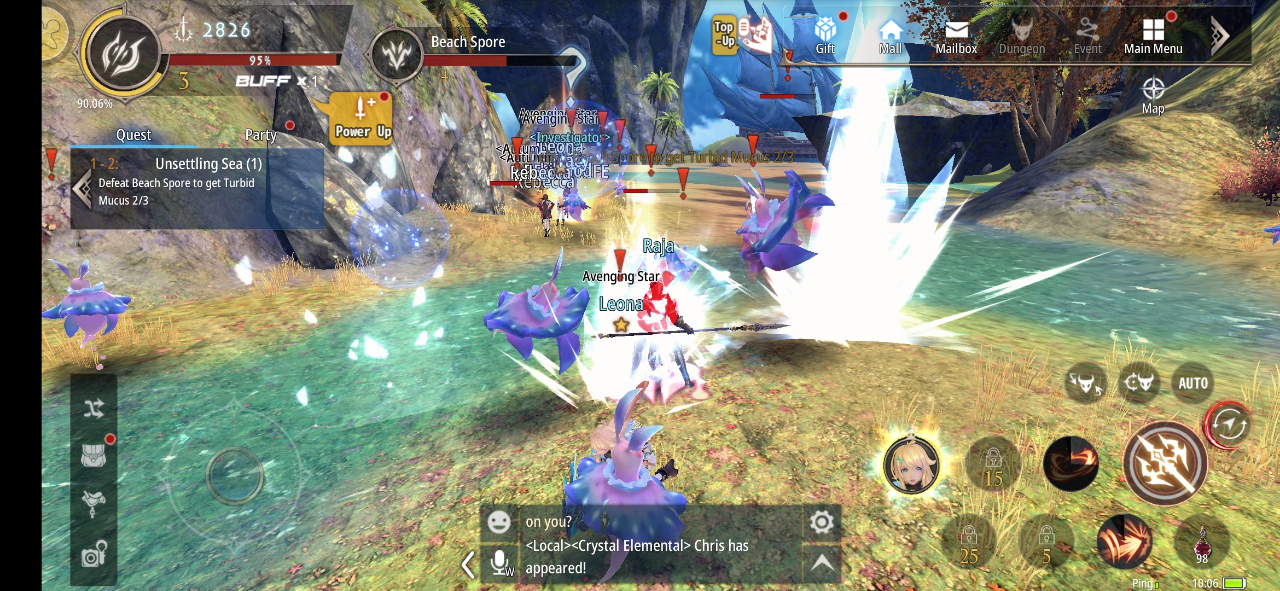
Task: Switch to the Party tab
Action: pyautogui.click(x=261, y=135)
